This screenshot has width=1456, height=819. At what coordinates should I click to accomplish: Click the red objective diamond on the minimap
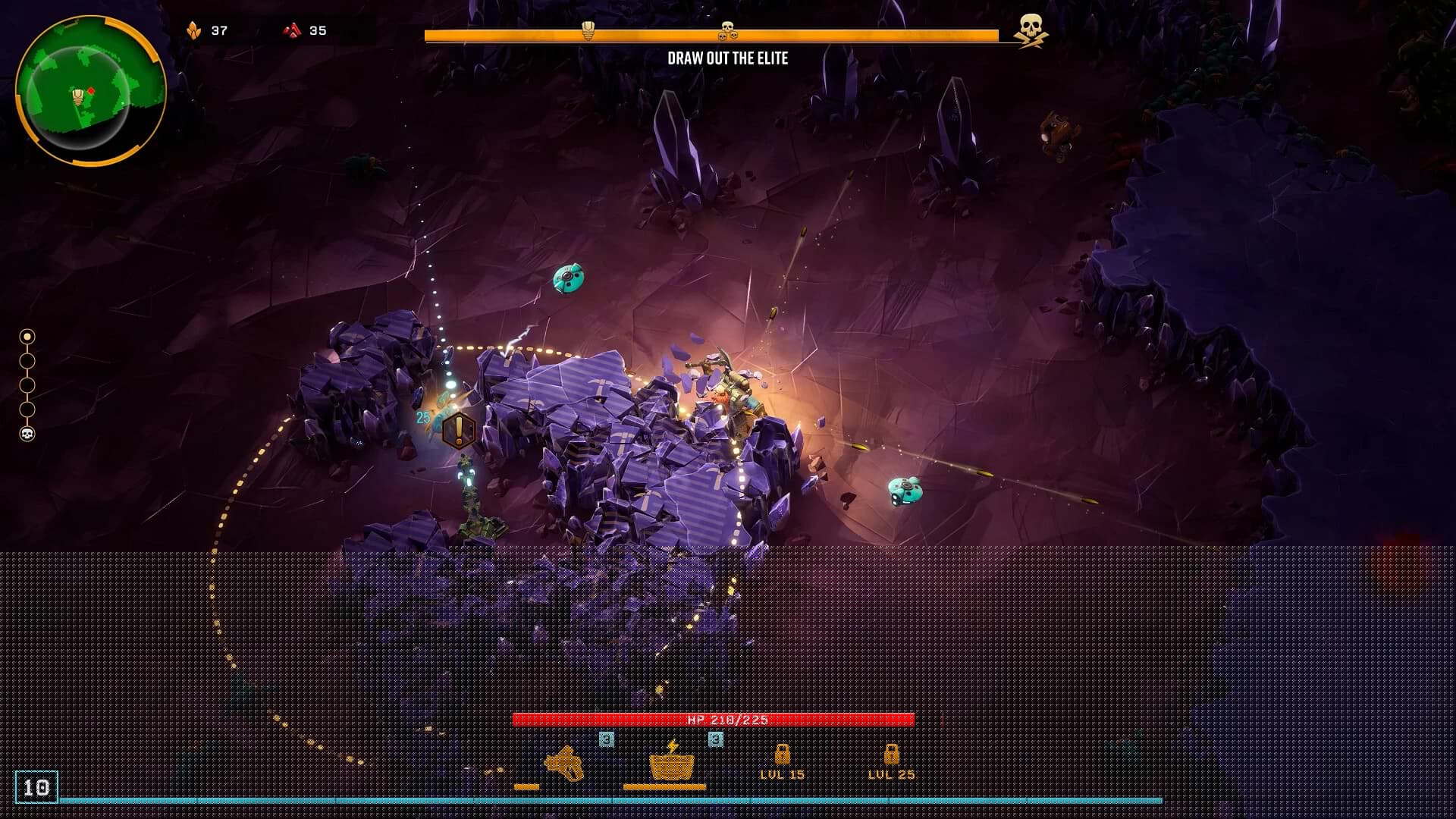tap(93, 90)
